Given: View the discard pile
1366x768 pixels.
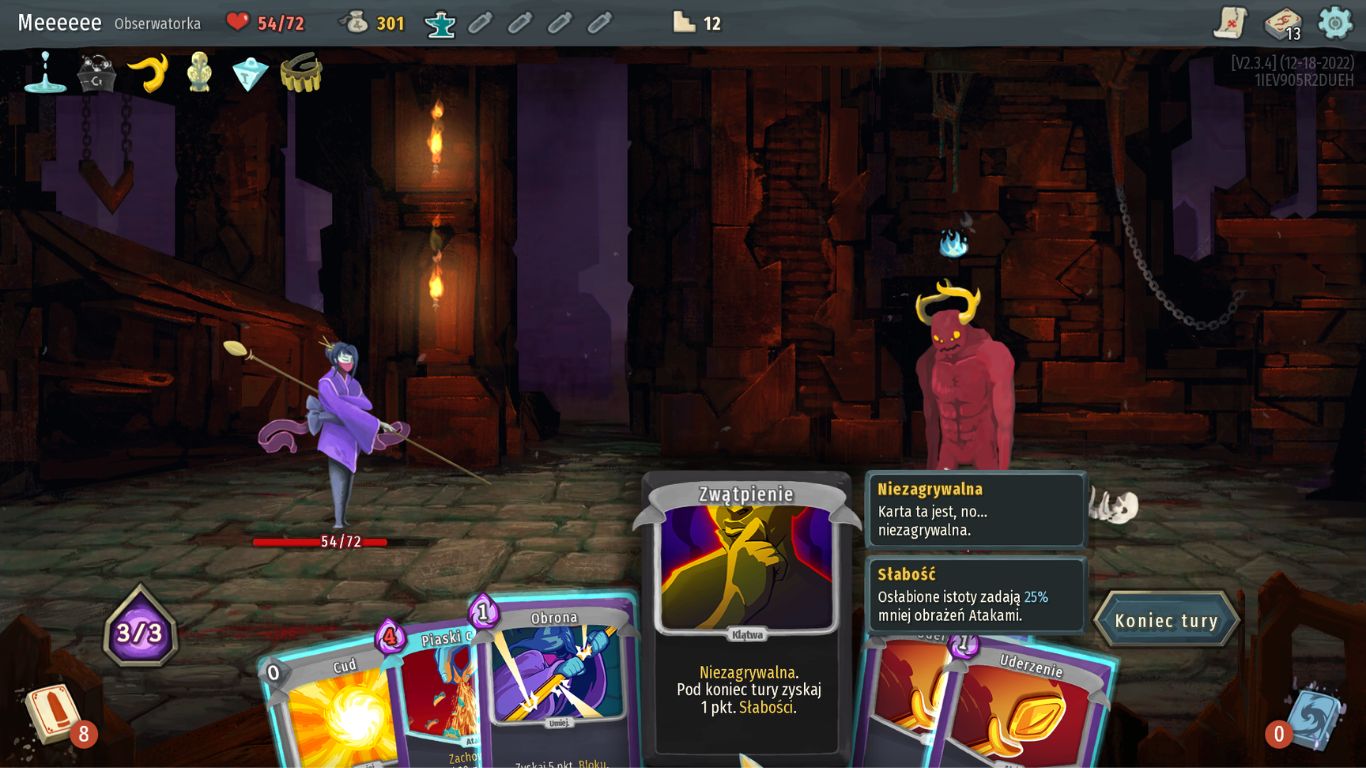Looking at the screenshot, I should tap(1314, 717).
